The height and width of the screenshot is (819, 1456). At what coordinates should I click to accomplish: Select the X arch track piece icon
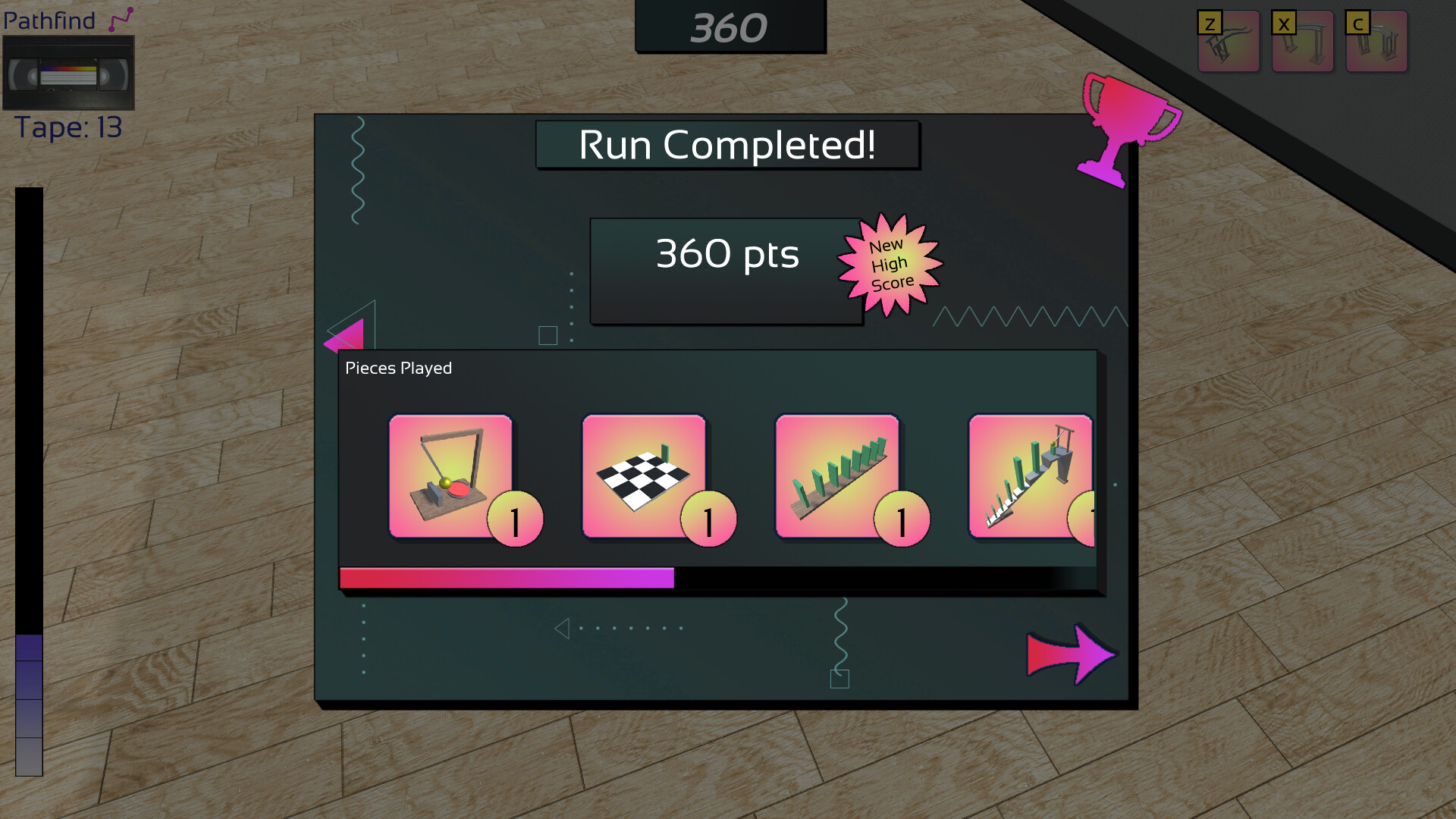click(1301, 42)
